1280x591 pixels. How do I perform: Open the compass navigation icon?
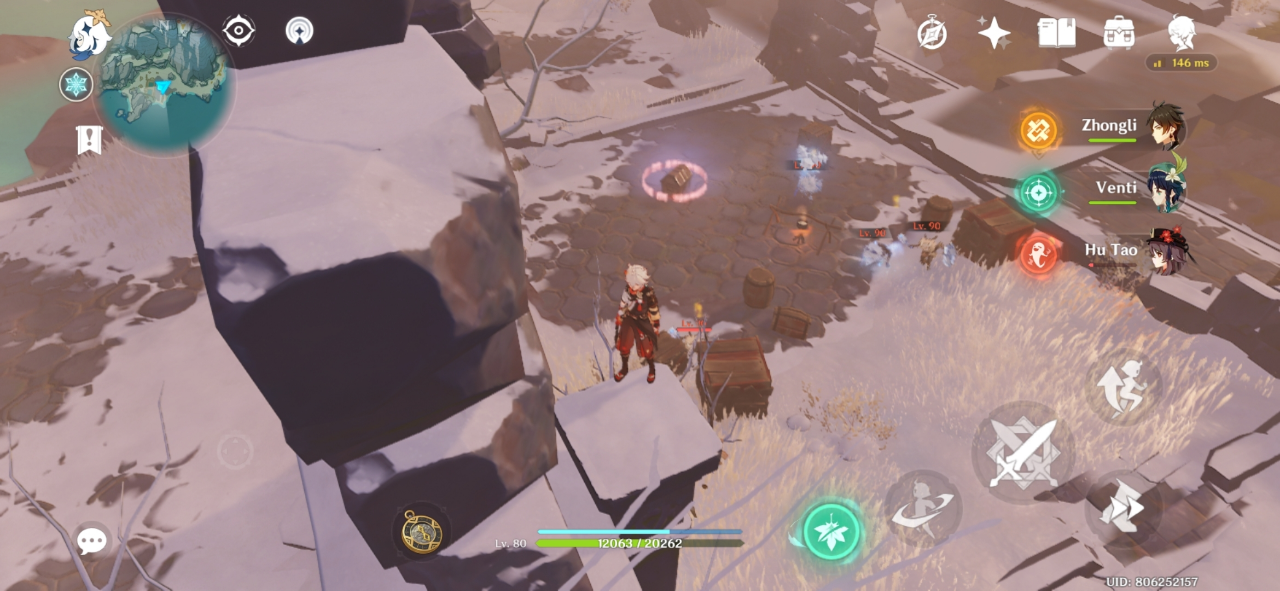coord(932,34)
